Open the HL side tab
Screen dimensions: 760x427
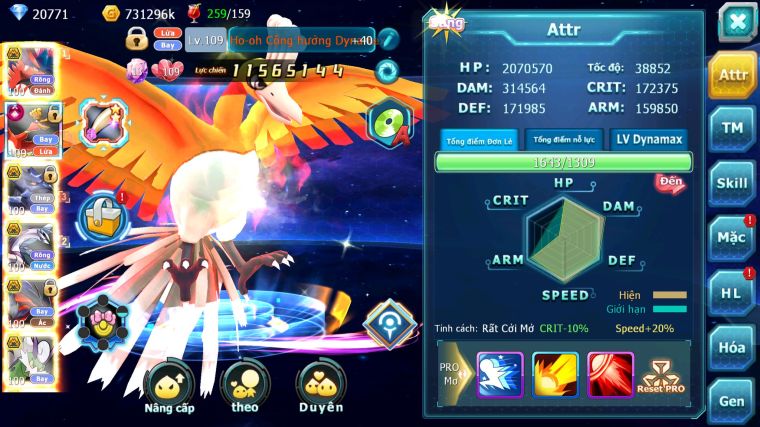[x=732, y=293]
